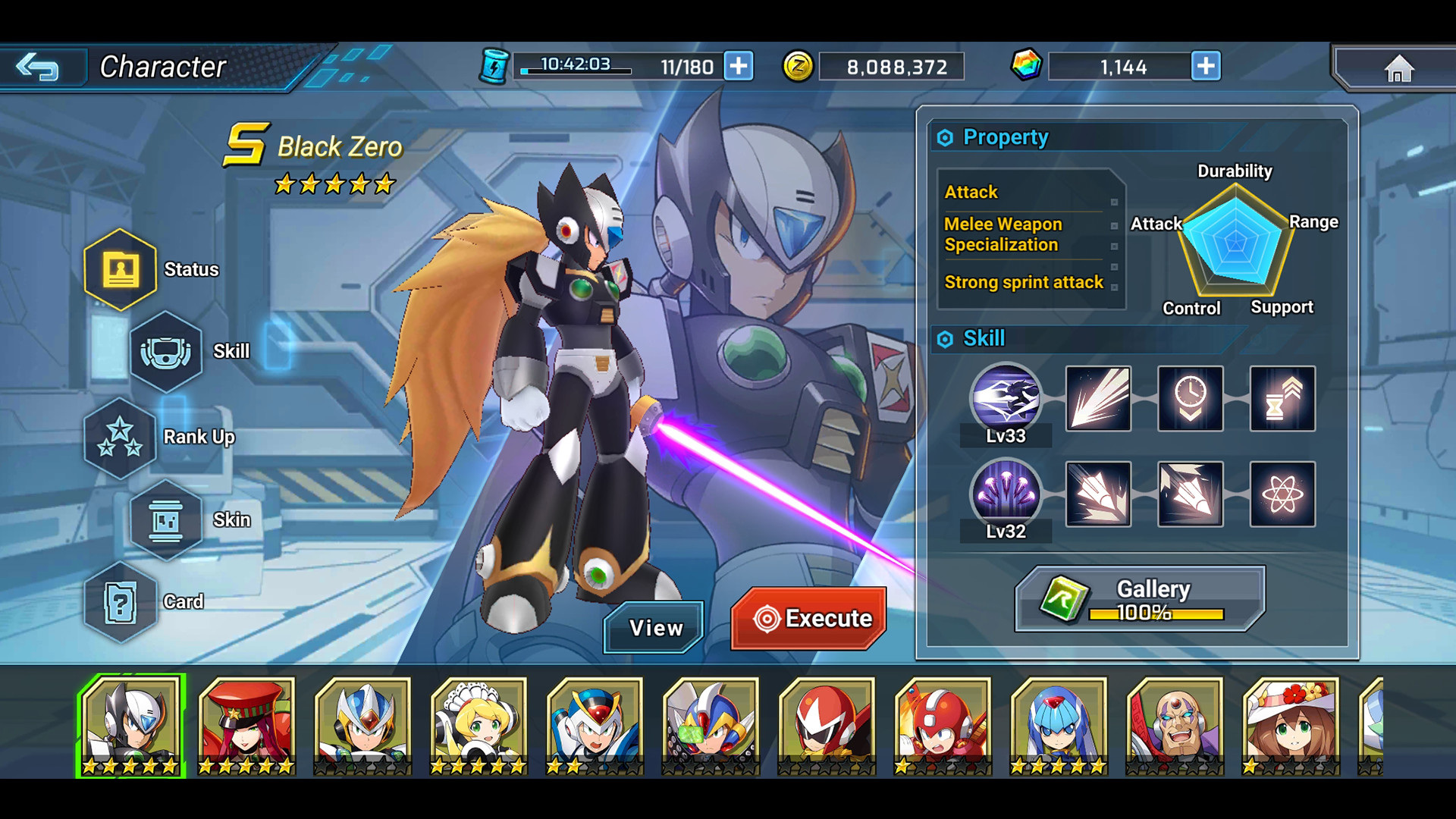Select the red-hat commander character thumbnail

click(246, 724)
